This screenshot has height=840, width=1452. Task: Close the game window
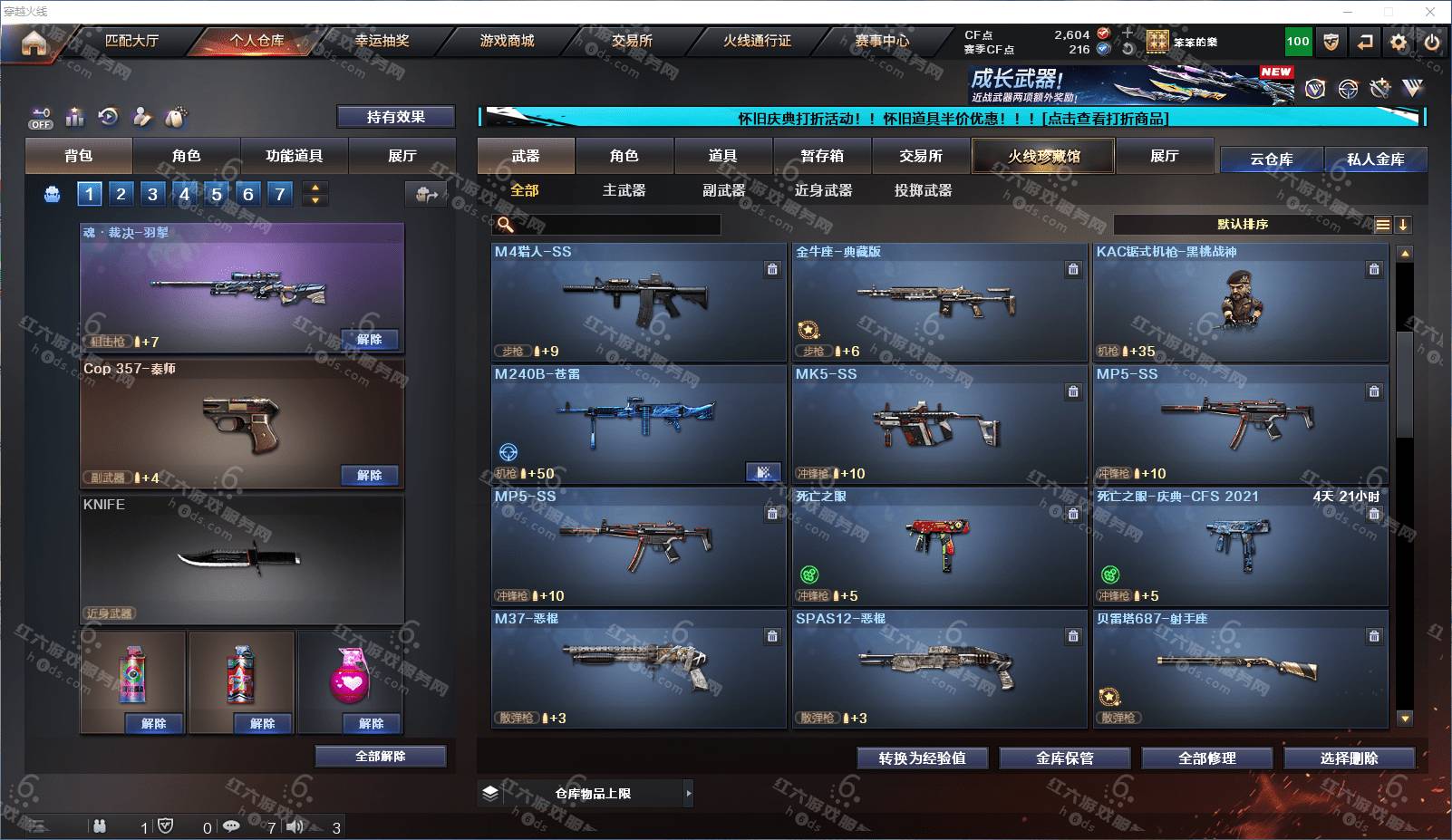pos(1430,12)
